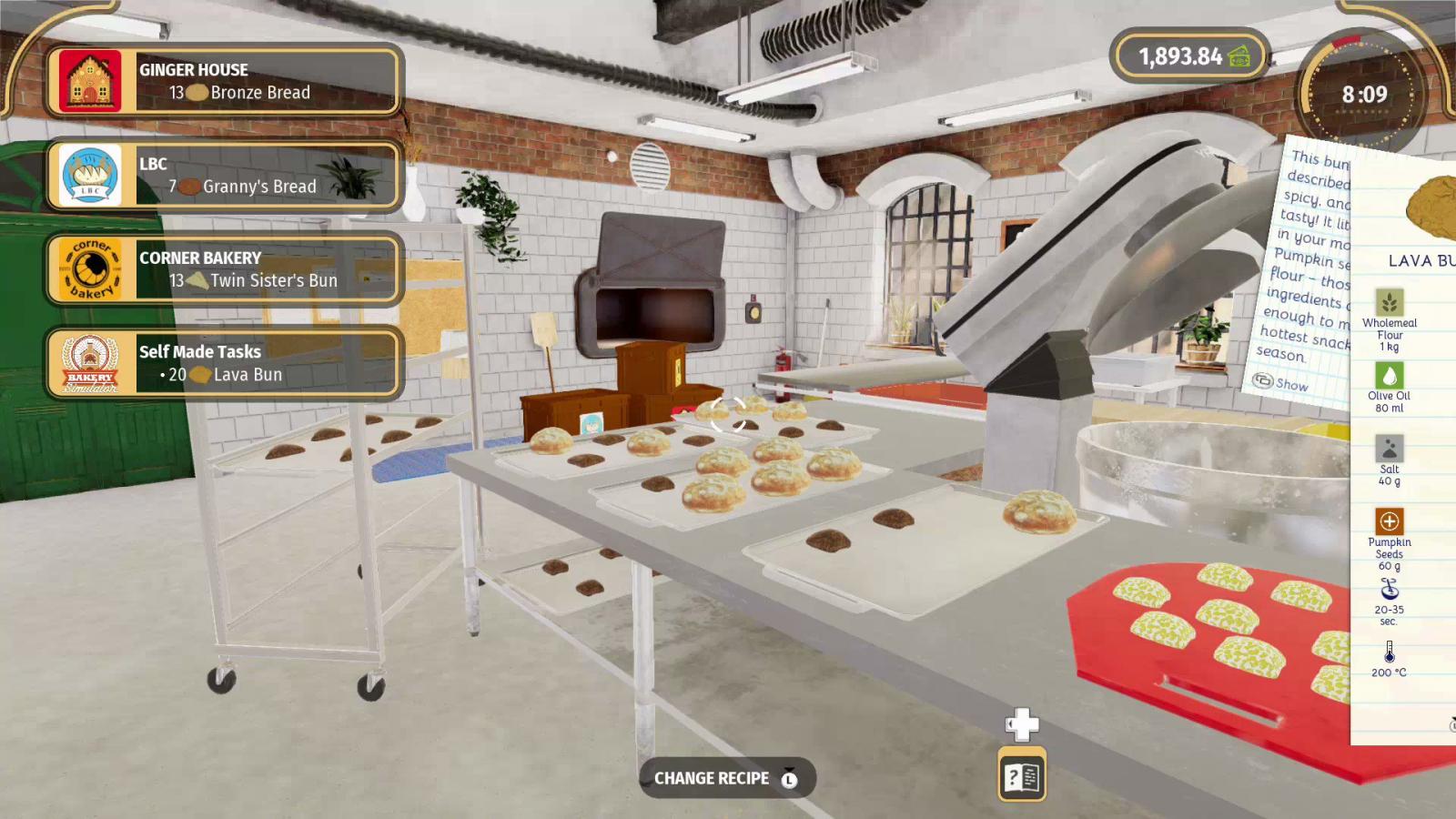Choose the Corner Bakery Twin Sister's Bun order
Screen dimensions: 1456x819
pyautogui.click(x=224, y=268)
